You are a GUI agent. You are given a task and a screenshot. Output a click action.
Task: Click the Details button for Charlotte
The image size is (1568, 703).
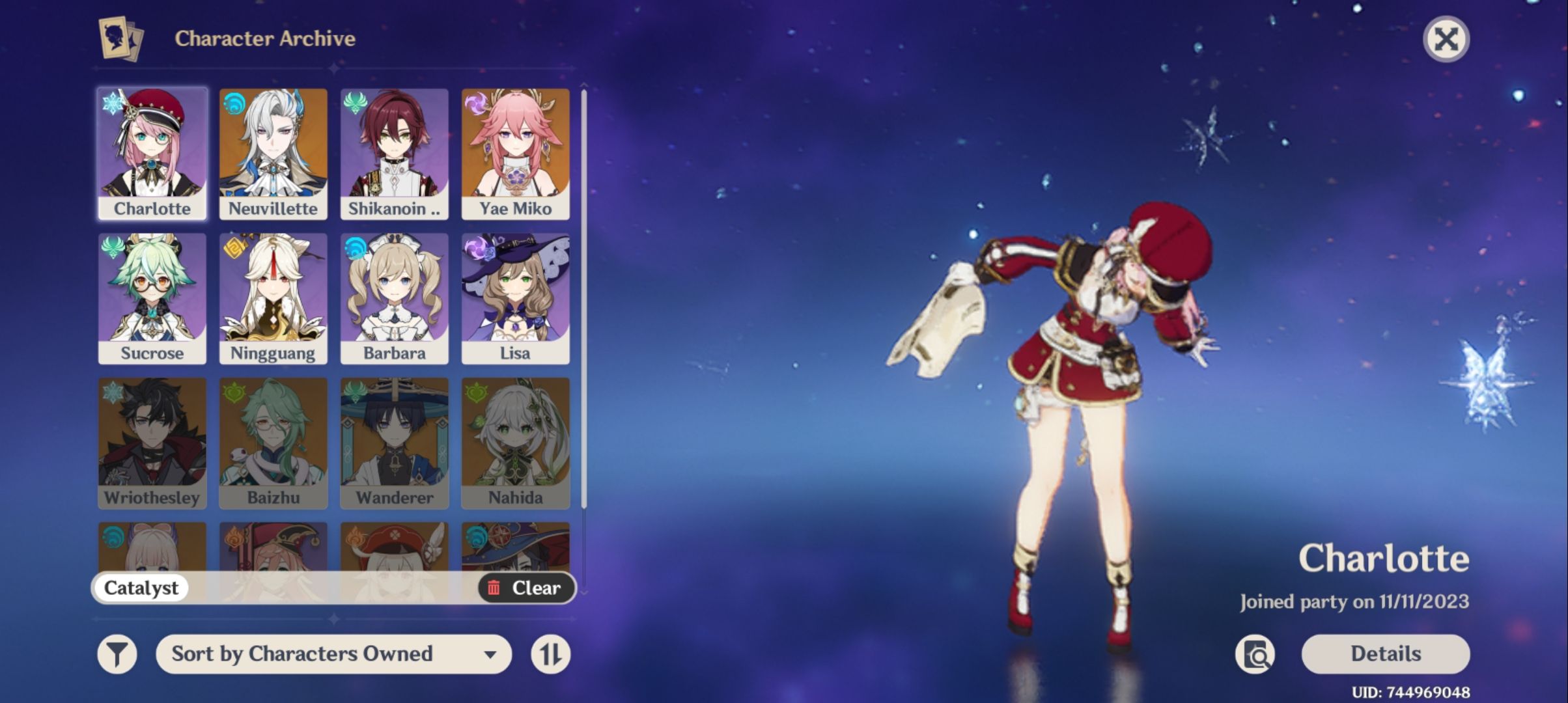tap(1384, 654)
